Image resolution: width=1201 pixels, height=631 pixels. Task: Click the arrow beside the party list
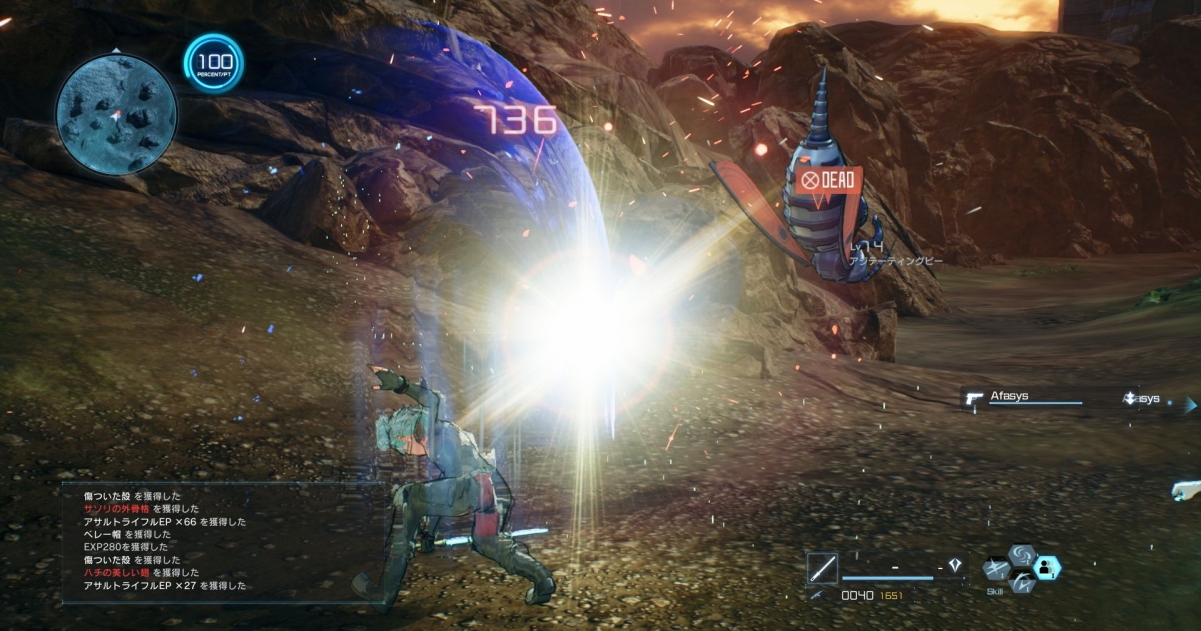[x=1190, y=405]
